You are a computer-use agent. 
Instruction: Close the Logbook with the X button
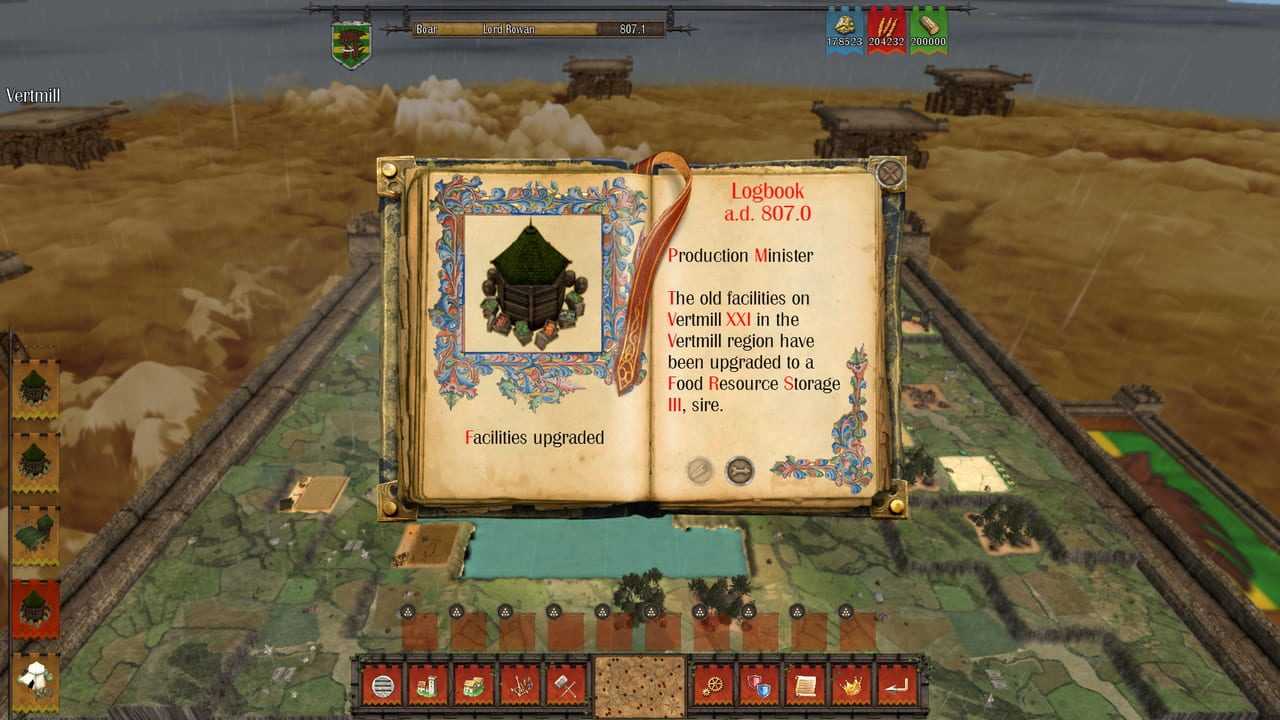(889, 174)
